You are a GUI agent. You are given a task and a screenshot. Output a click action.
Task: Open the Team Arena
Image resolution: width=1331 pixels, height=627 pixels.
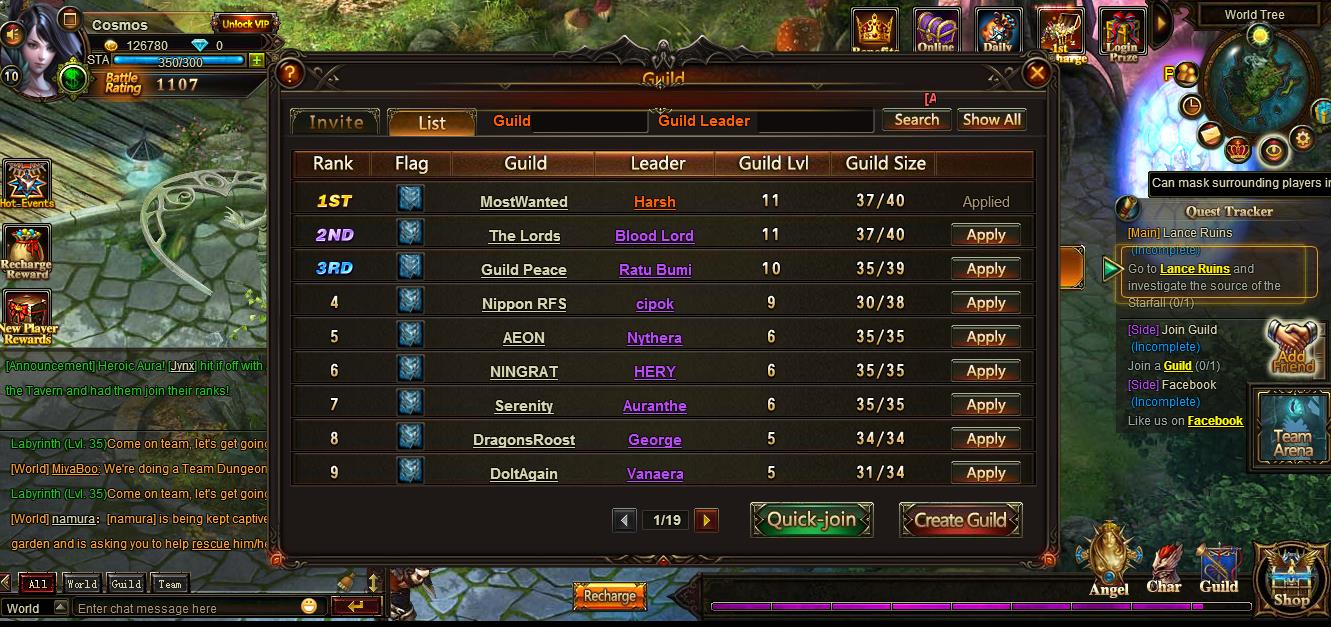[x=1292, y=428]
